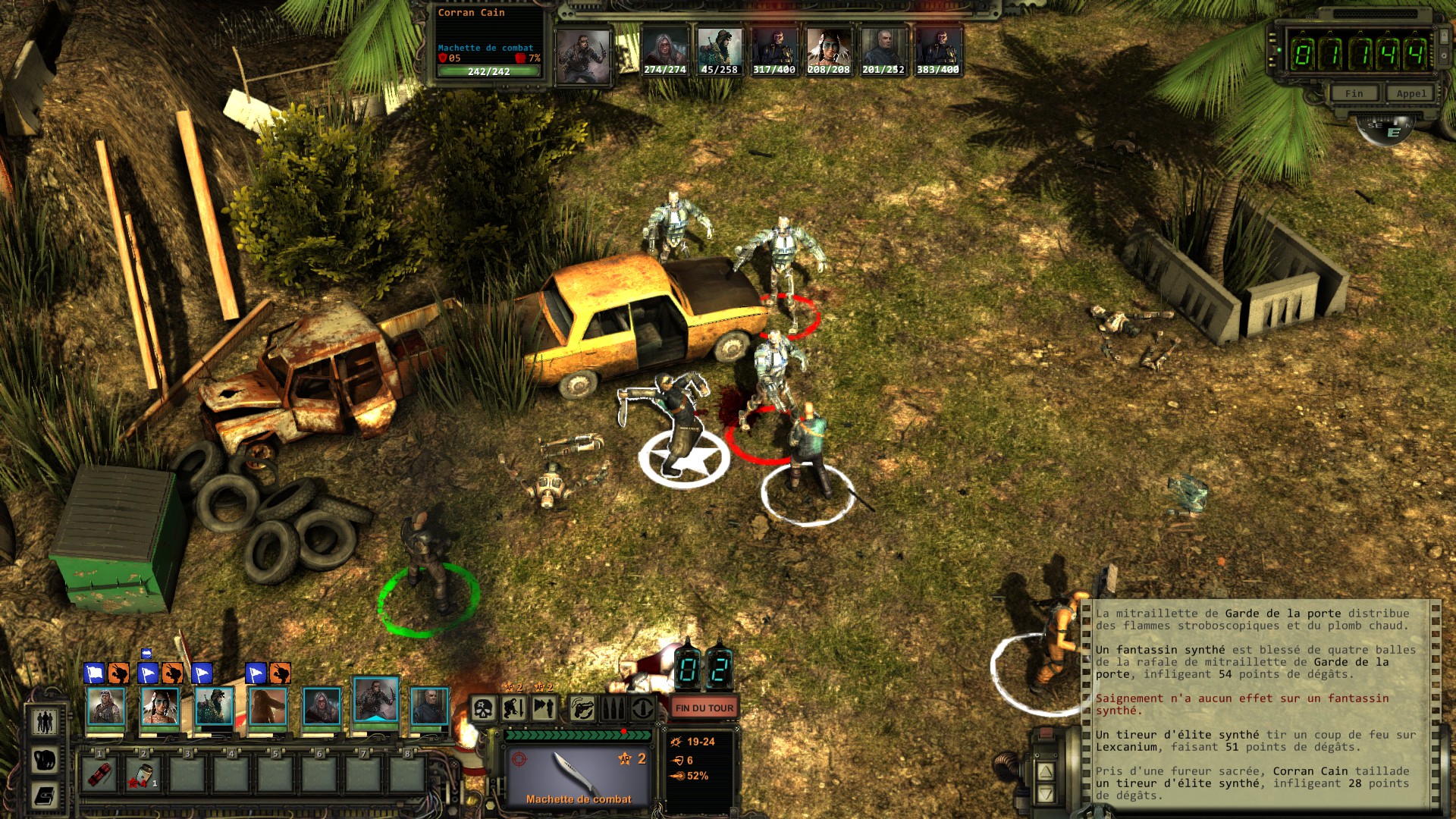This screenshot has width=1456, height=819.
Task: Click the turn-order portrait showing 45/258 health
Action: pos(719,52)
